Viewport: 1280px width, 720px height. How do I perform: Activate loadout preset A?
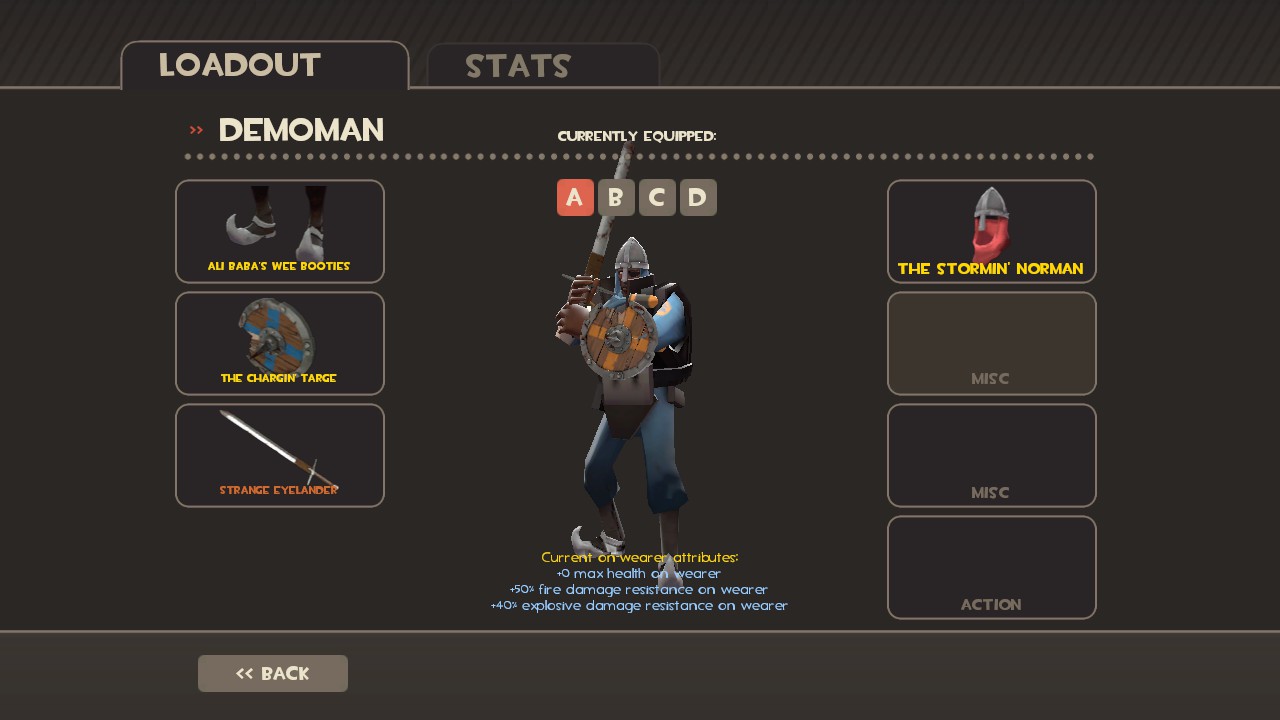click(x=575, y=198)
